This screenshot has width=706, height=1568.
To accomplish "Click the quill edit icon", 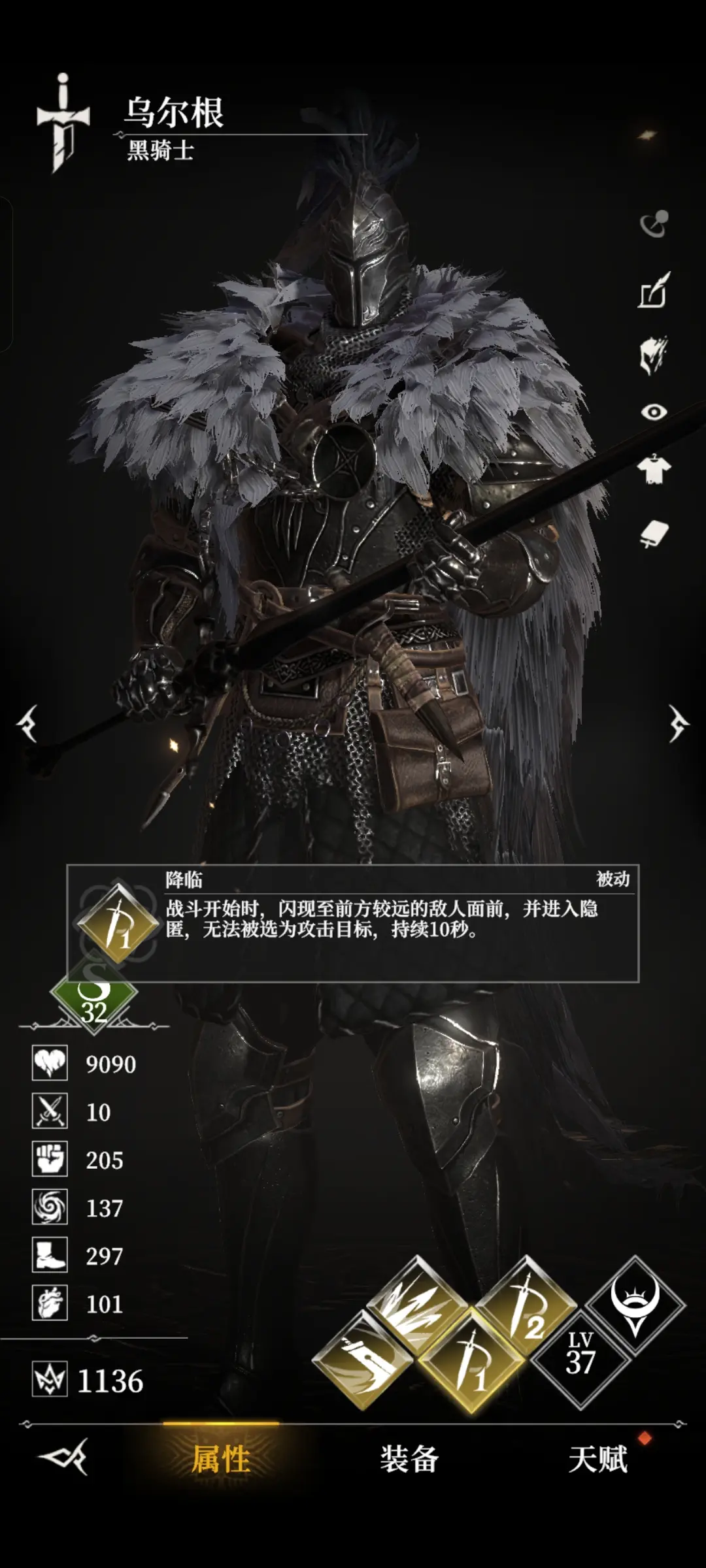I will (654, 290).
